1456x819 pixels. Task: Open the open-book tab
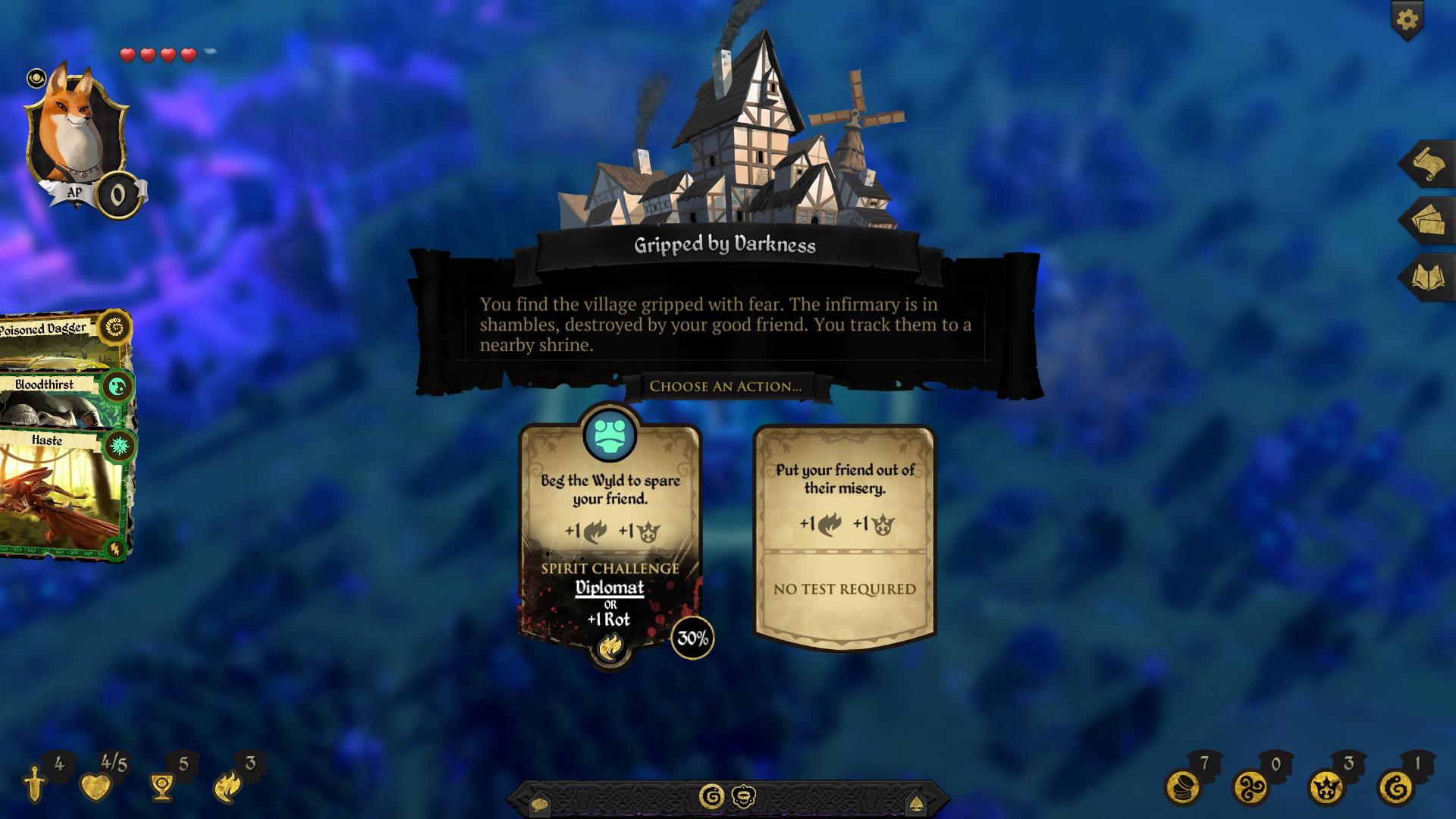1428,277
